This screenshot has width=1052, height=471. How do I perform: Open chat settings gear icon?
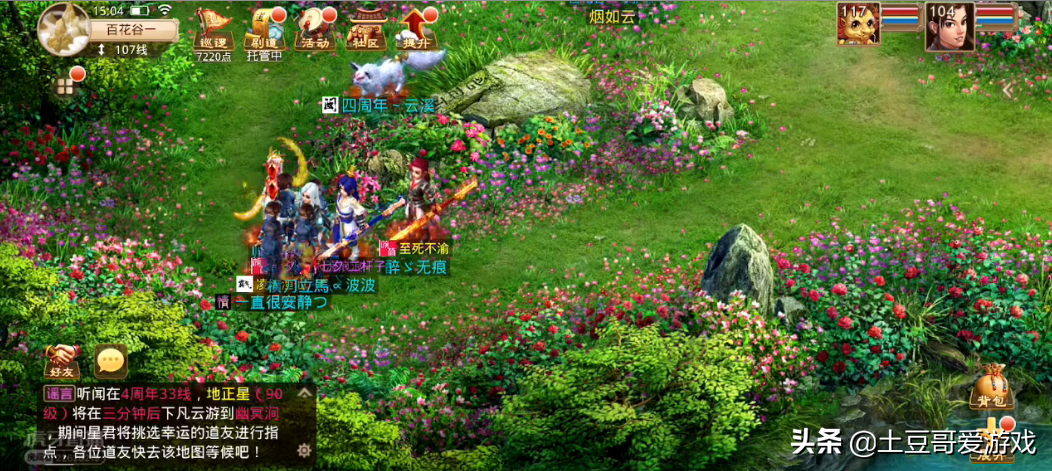304,449
